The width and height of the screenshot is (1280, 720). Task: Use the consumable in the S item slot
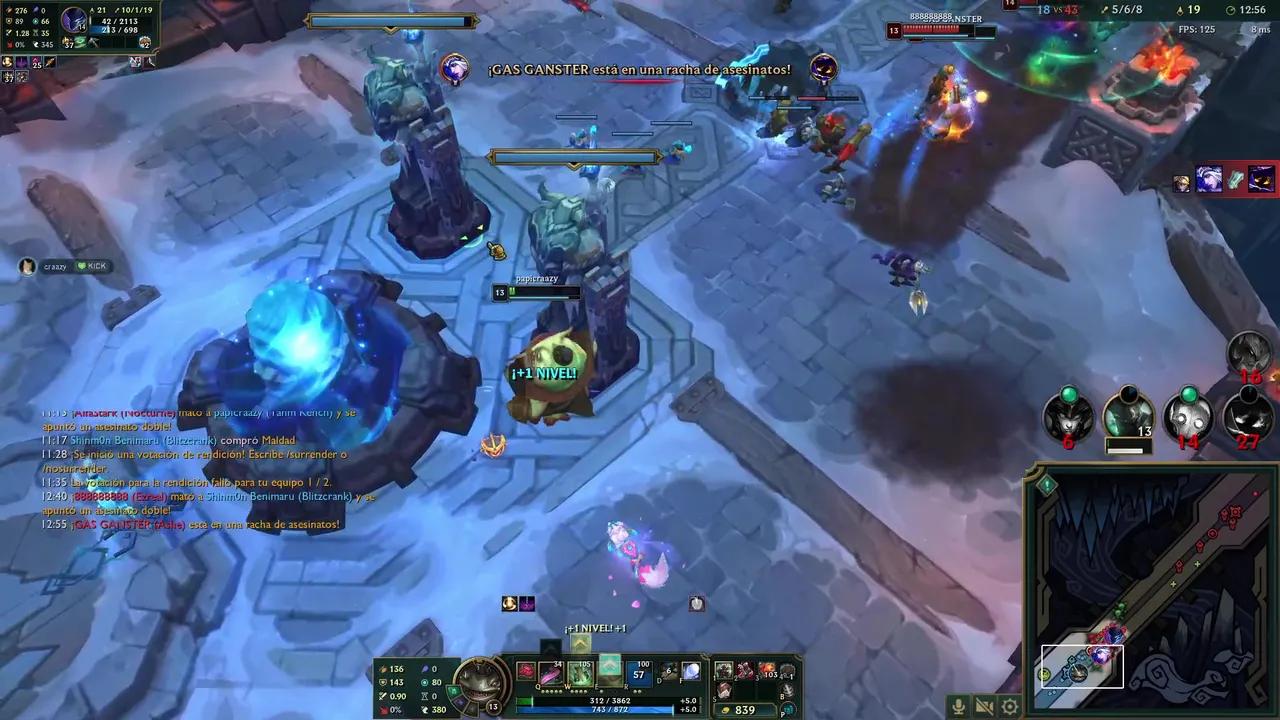pyautogui.click(x=723, y=688)
